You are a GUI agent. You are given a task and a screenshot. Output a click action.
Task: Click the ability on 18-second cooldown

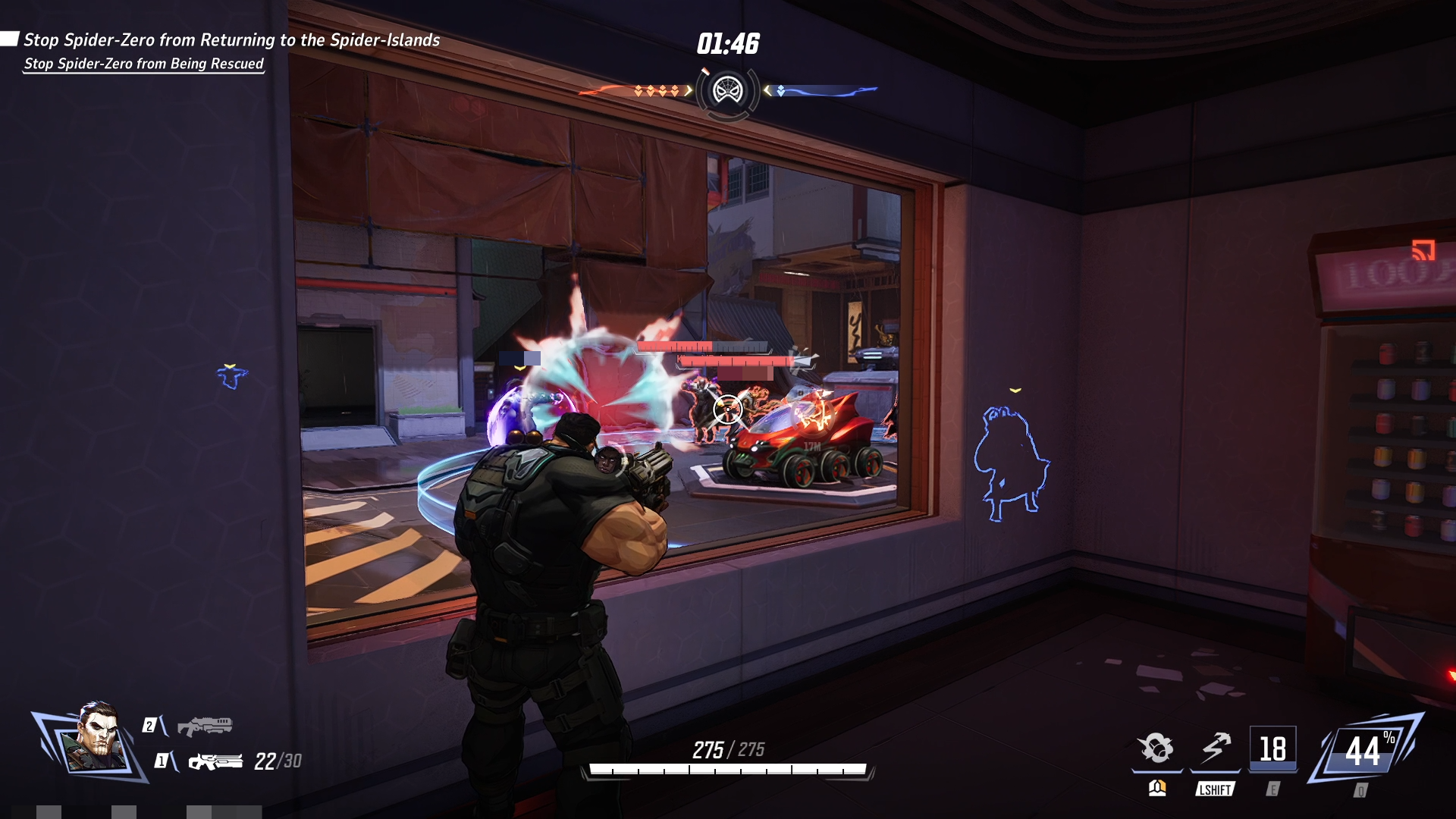click(x=1272, y=749)
